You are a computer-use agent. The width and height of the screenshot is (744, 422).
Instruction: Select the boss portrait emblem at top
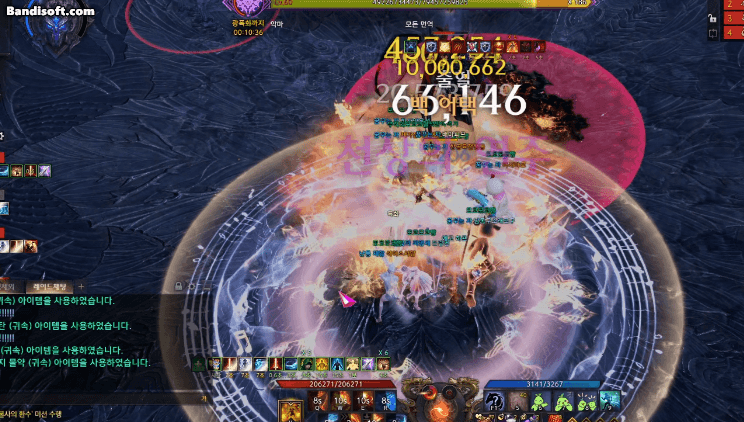pyautogui.click(x=243, y=8)
